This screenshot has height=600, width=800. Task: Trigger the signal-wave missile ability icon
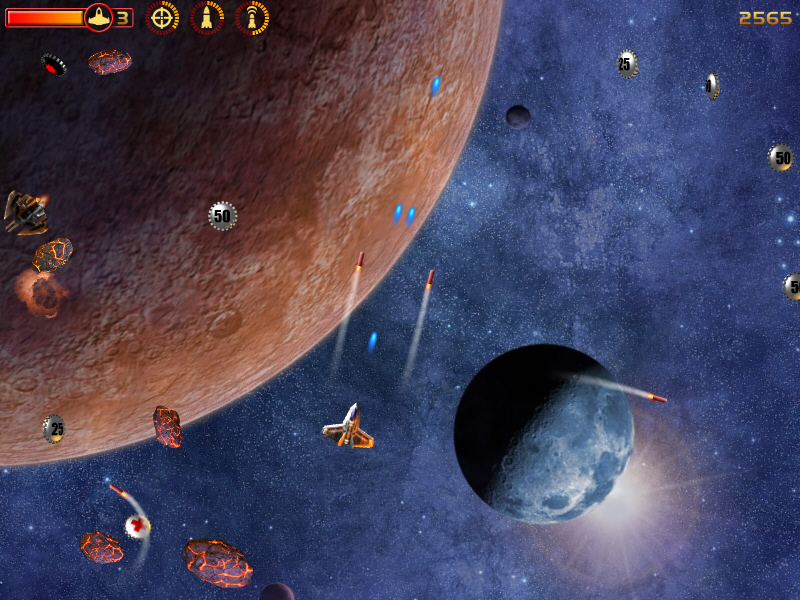point(252,17)
